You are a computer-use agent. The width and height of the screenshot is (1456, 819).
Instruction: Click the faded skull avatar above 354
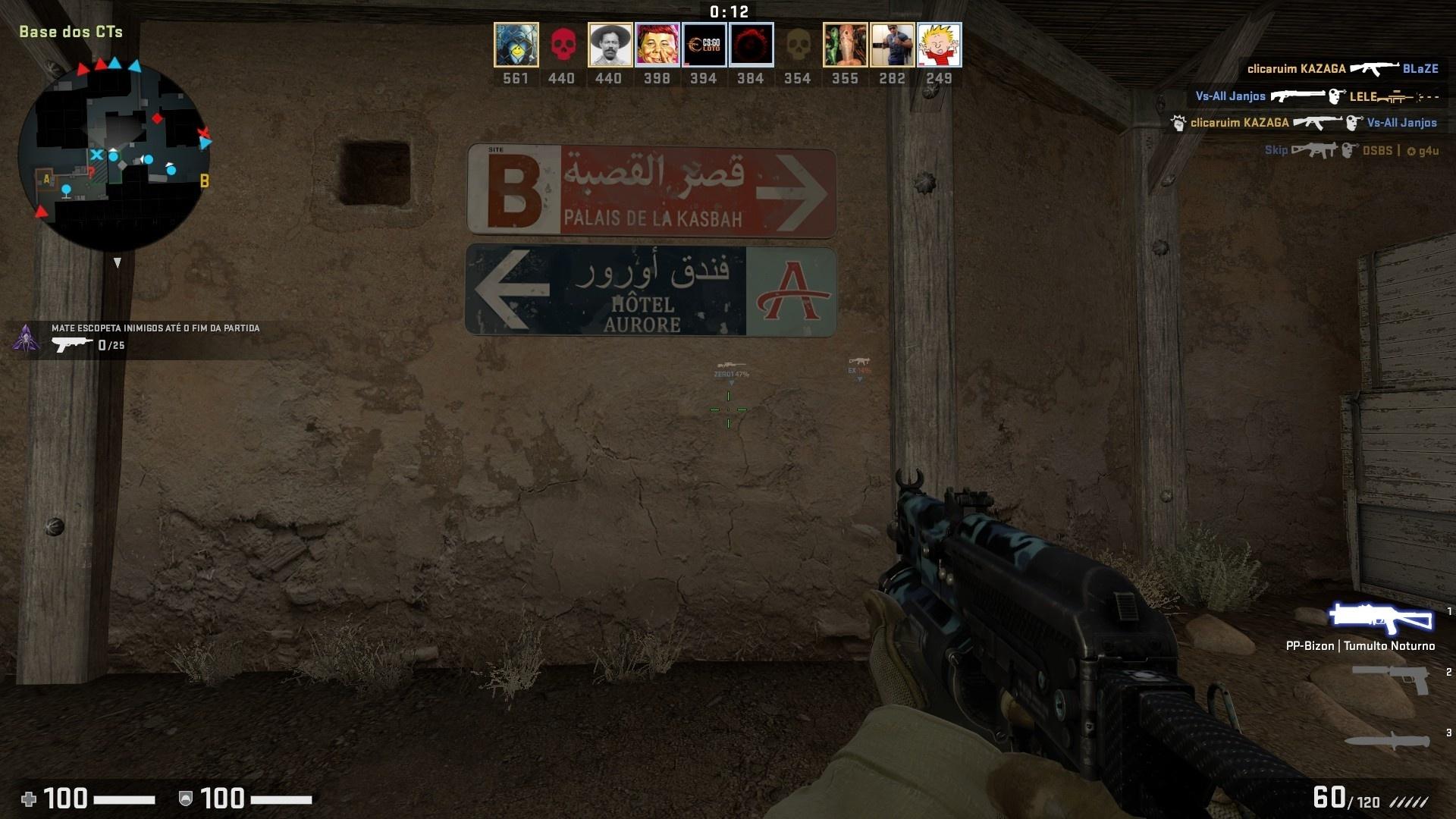click(797, 44)
